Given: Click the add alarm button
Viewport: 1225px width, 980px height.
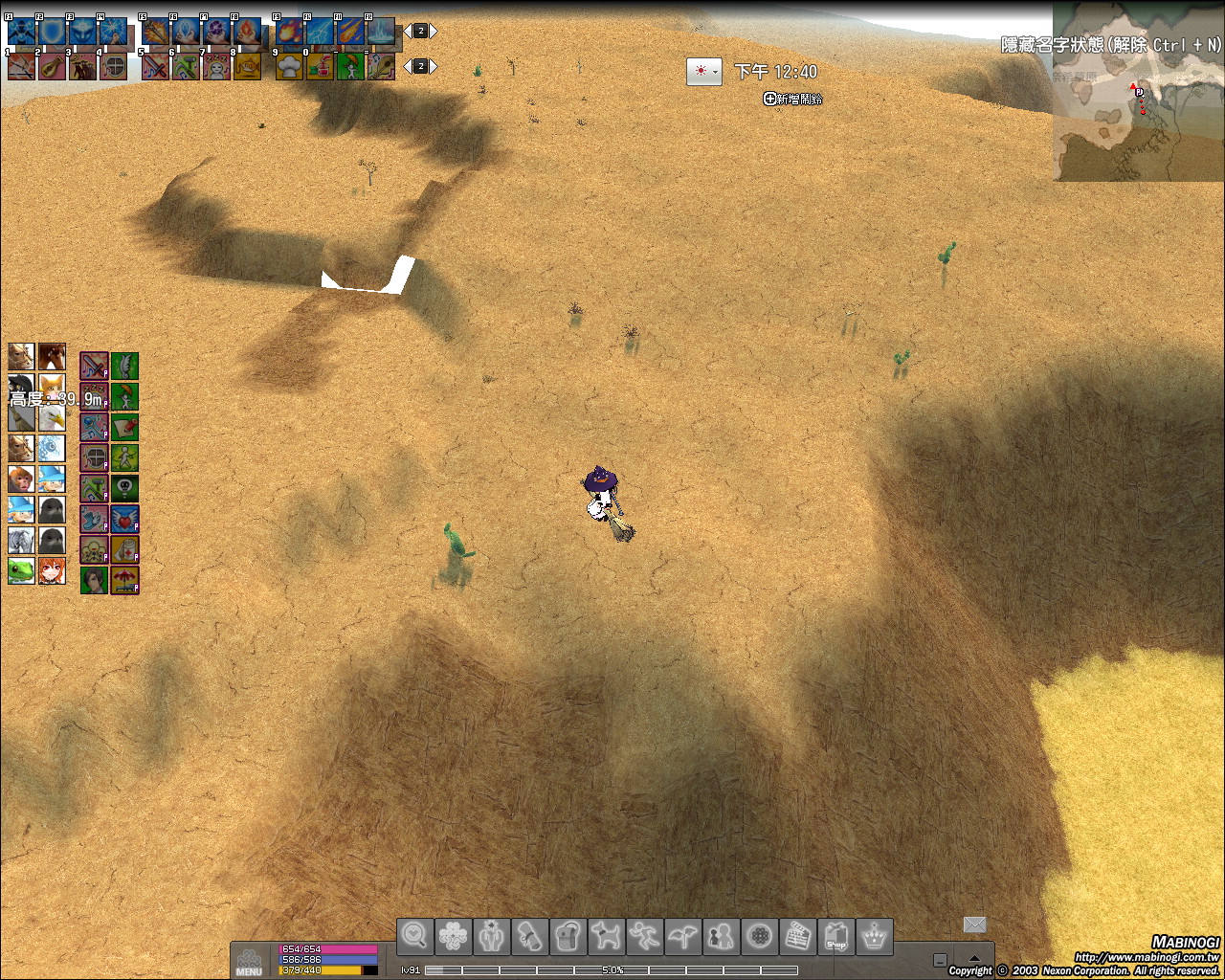Looking at the screenshot, I should click(x=792, y=99).
